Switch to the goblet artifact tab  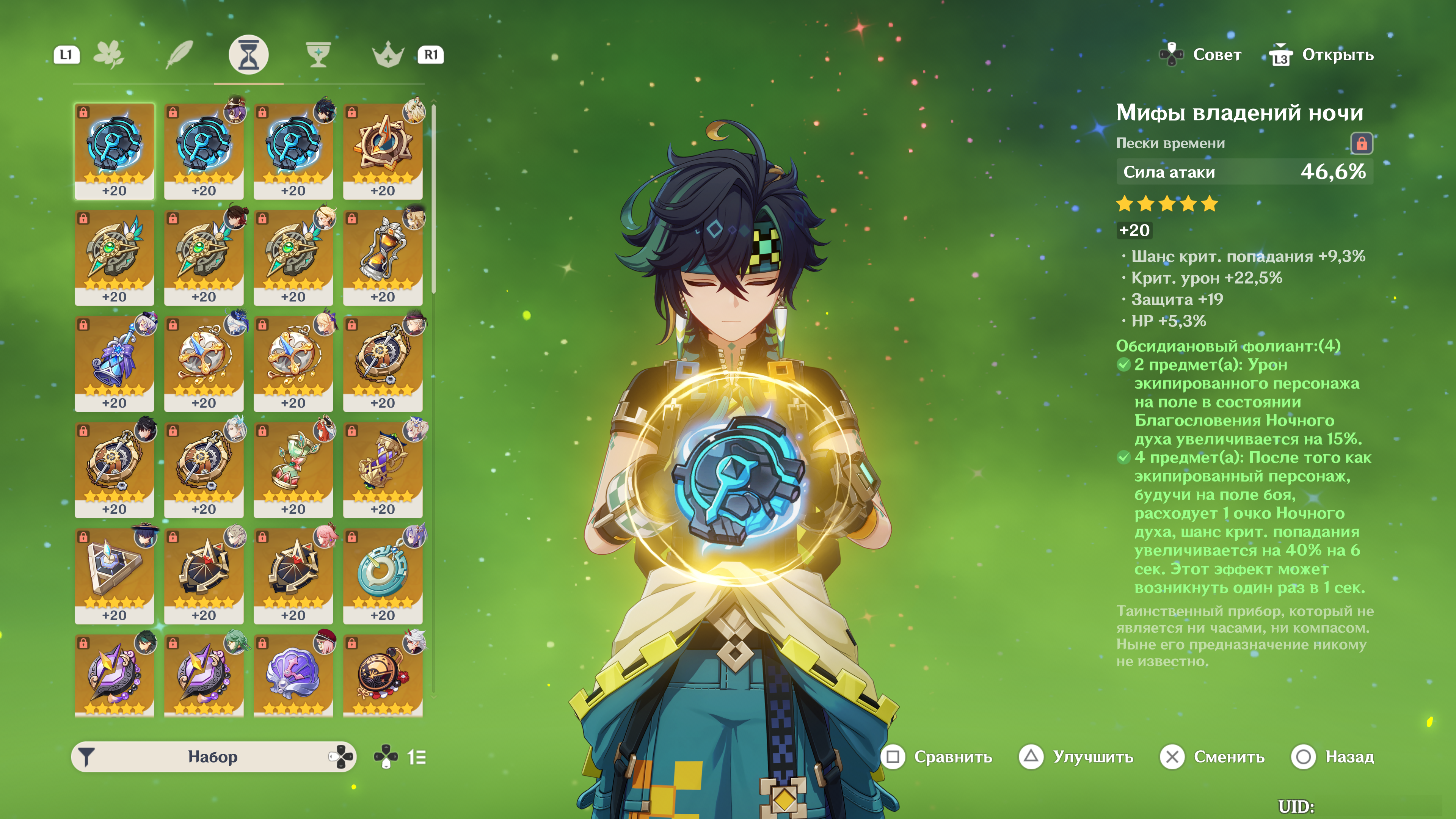(x=318, y=55)
